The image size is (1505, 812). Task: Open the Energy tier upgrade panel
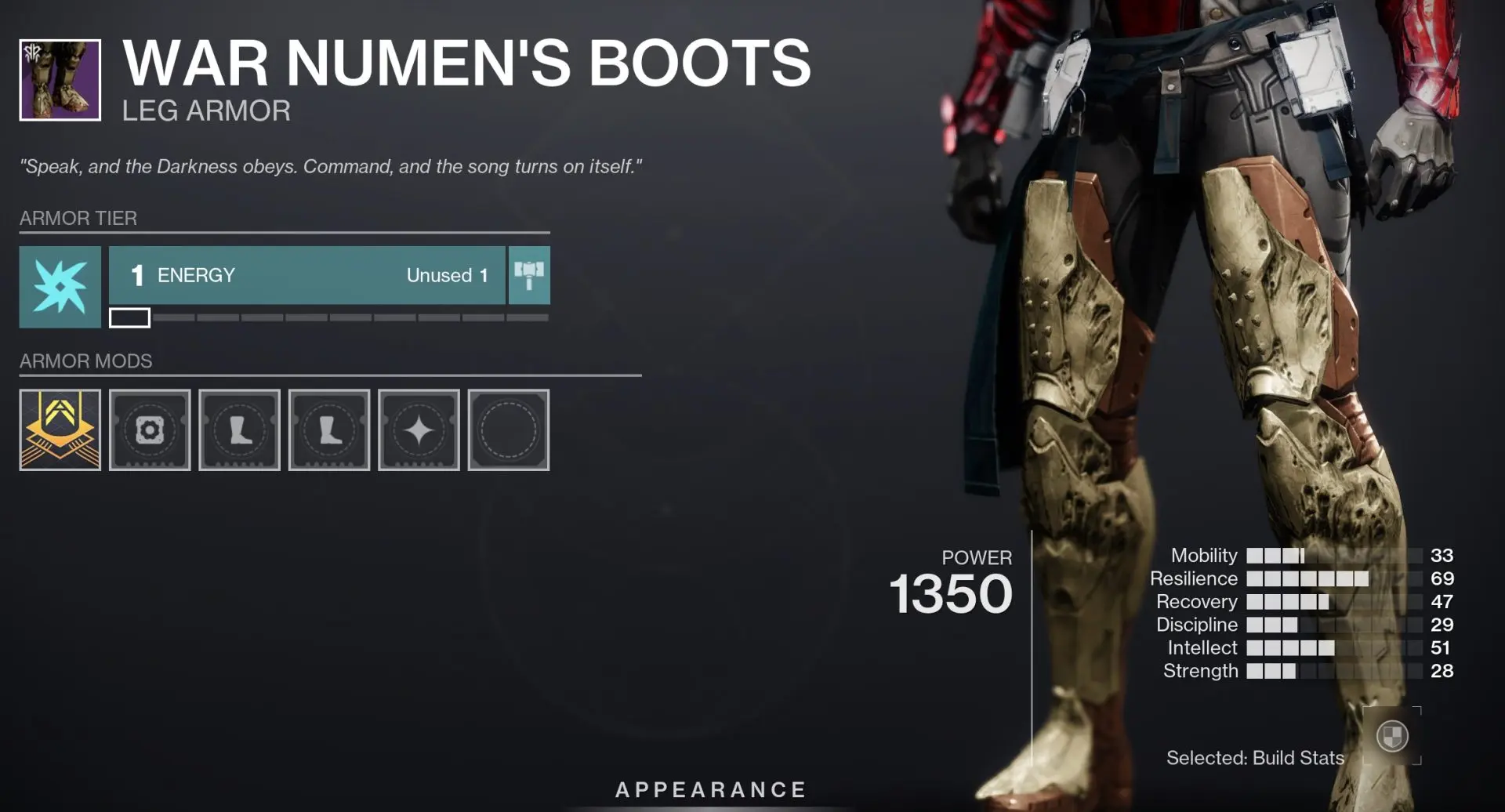(306, 275)
